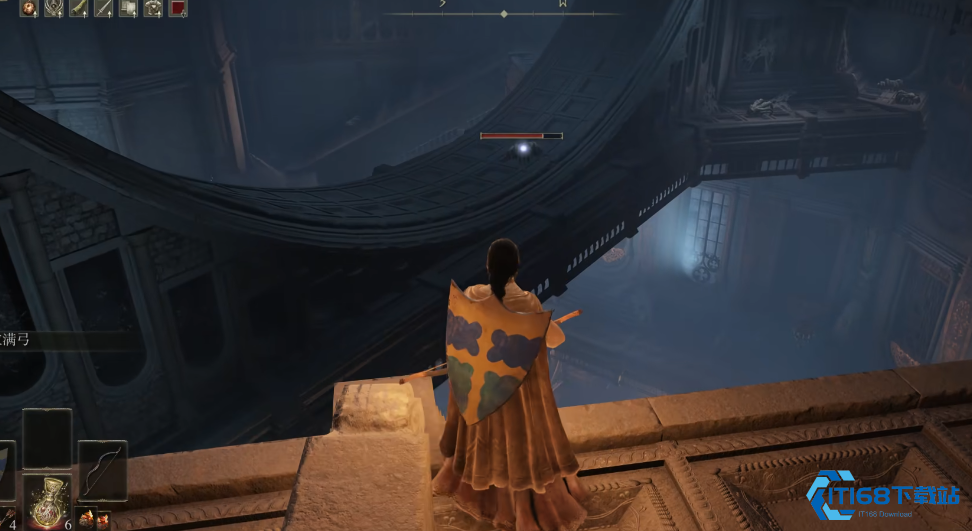
Task: Select the sword attack buff icon
Action: pos(103,8)
